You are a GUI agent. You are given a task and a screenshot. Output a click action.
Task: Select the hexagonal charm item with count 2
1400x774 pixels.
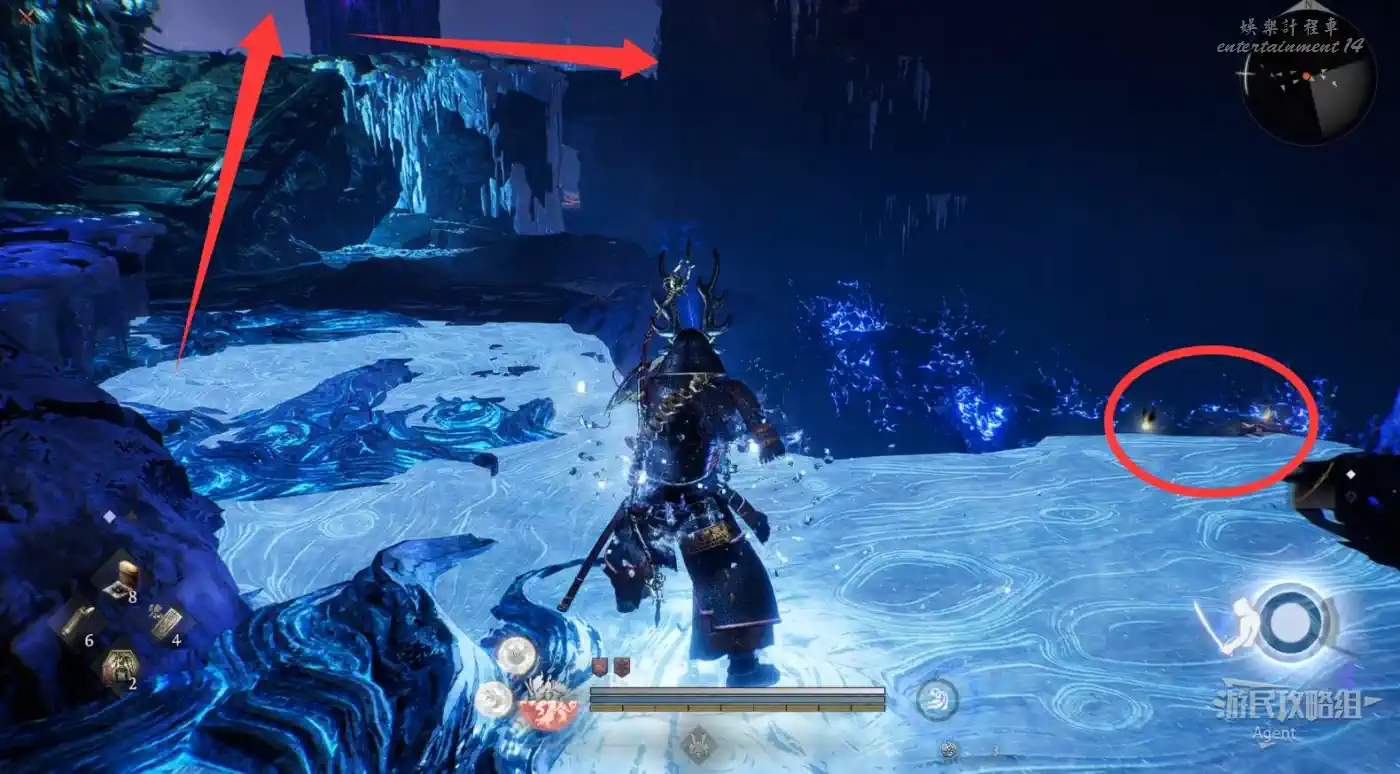(119, 665)
